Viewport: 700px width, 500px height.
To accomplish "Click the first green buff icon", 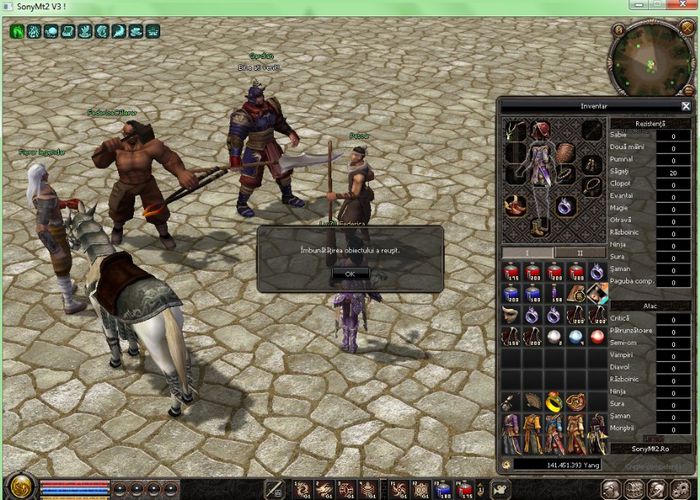I will pos(17,31).
